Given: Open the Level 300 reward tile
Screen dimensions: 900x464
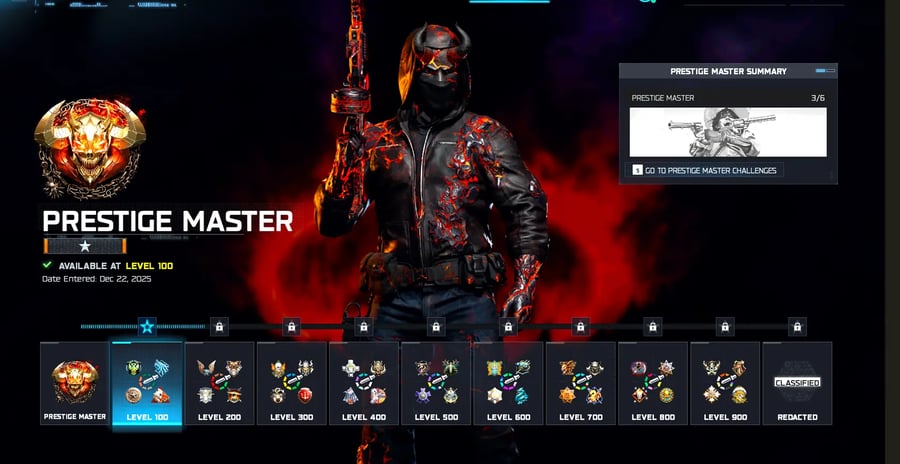Looking at the screenshot, I should click(x=291, y=383).
